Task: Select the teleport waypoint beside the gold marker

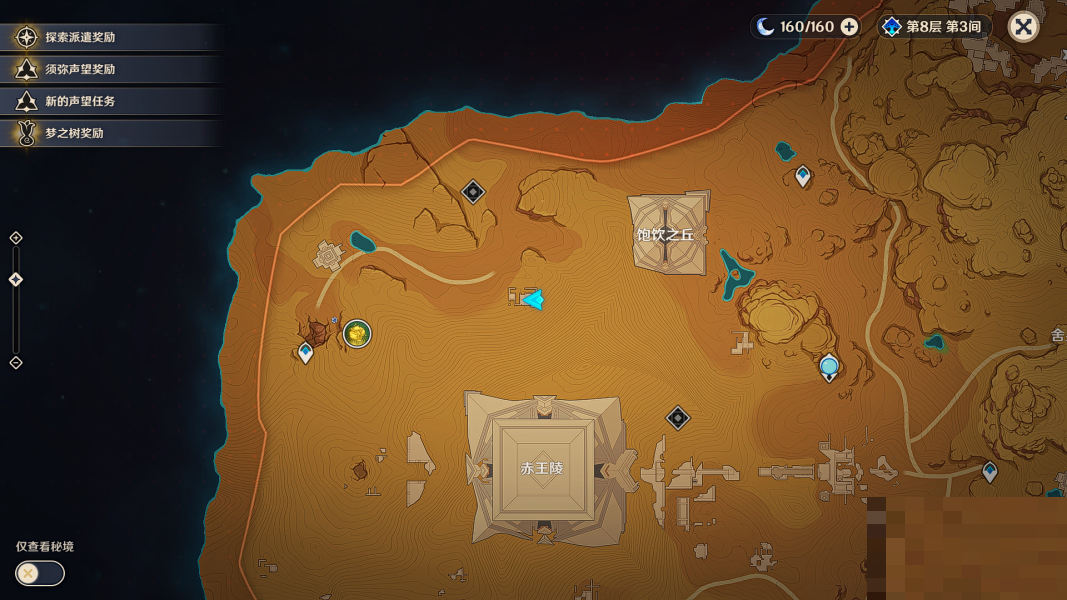Action: (x=306, y=352)
